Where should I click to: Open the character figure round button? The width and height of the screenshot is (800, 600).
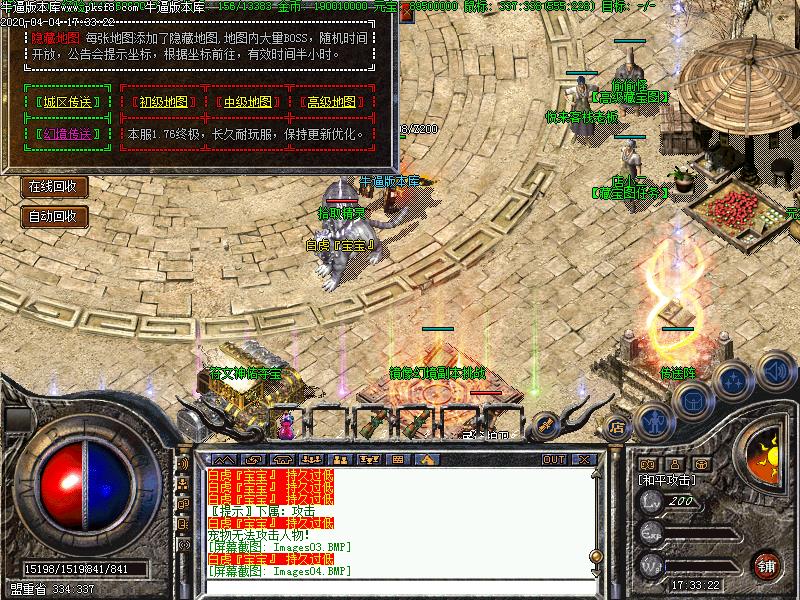pos(652,420)
